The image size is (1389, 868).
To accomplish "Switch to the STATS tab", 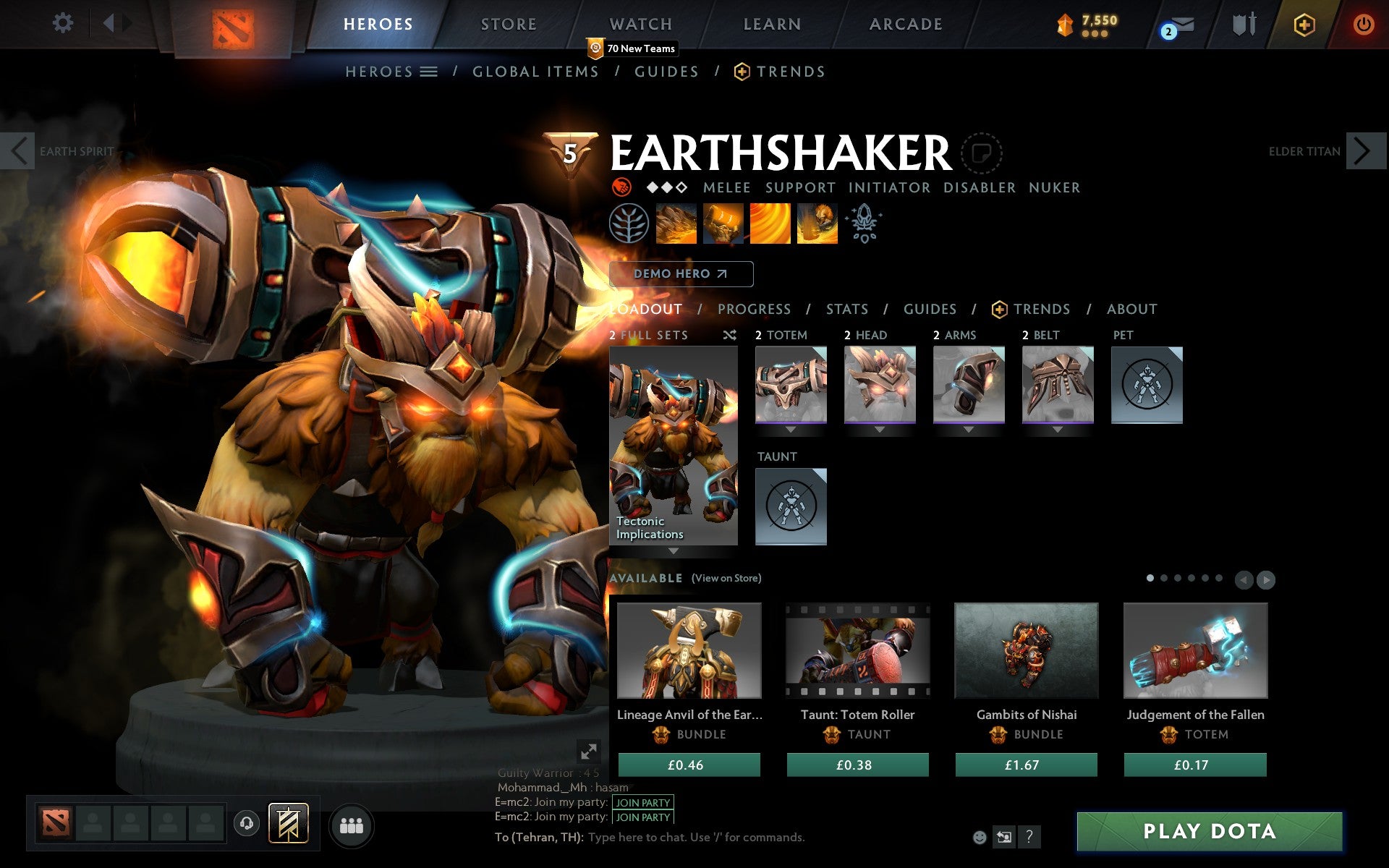I will tap(846, 309).
